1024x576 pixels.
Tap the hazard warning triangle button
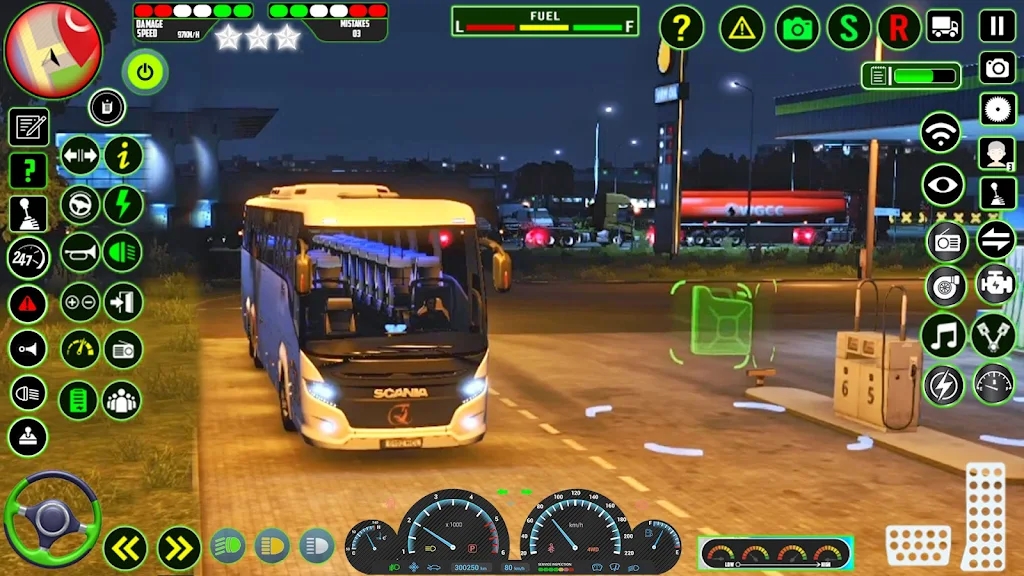pos(742,28)
